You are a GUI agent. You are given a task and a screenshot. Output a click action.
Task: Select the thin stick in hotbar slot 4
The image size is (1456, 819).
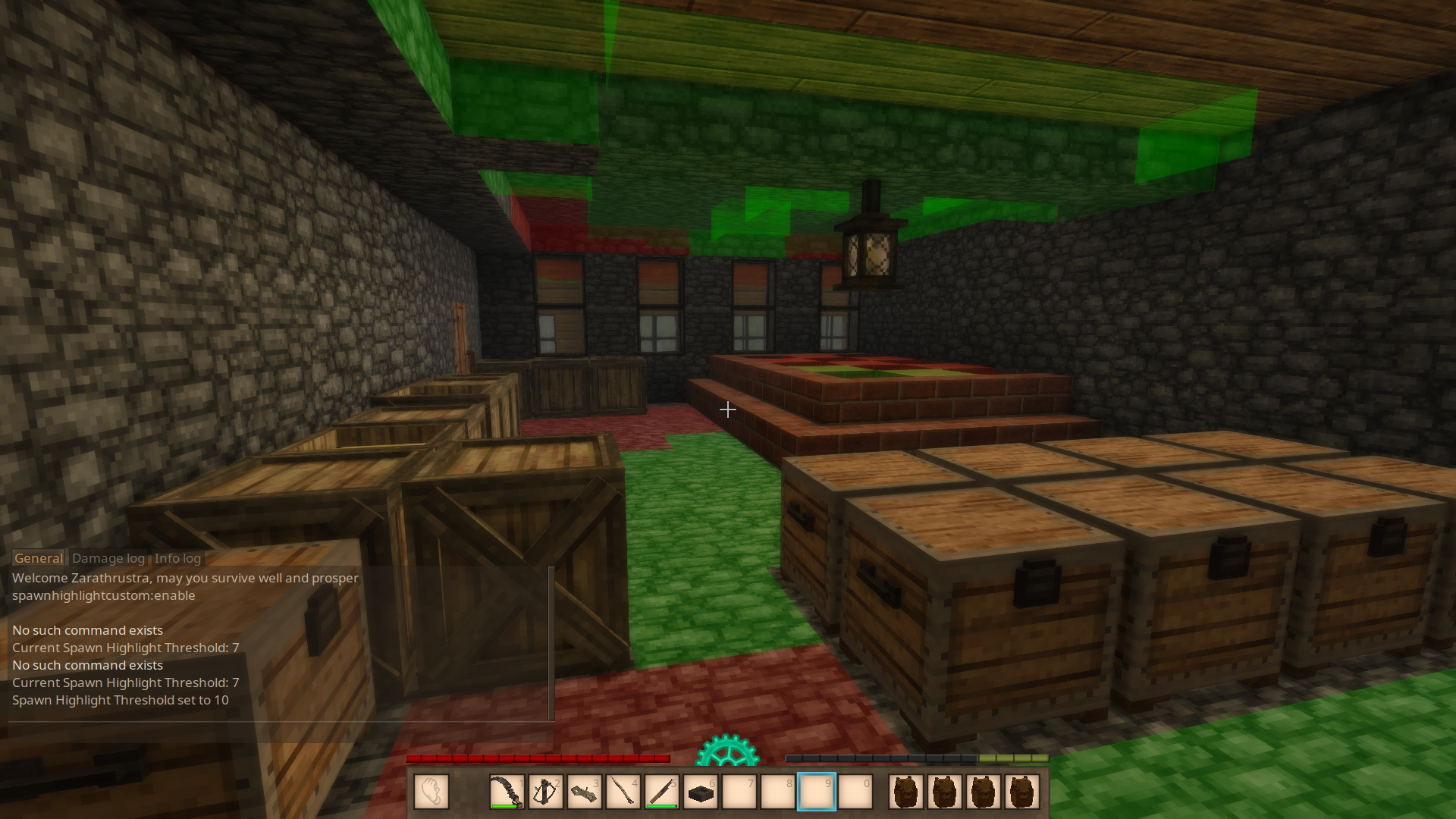[623, 792]
